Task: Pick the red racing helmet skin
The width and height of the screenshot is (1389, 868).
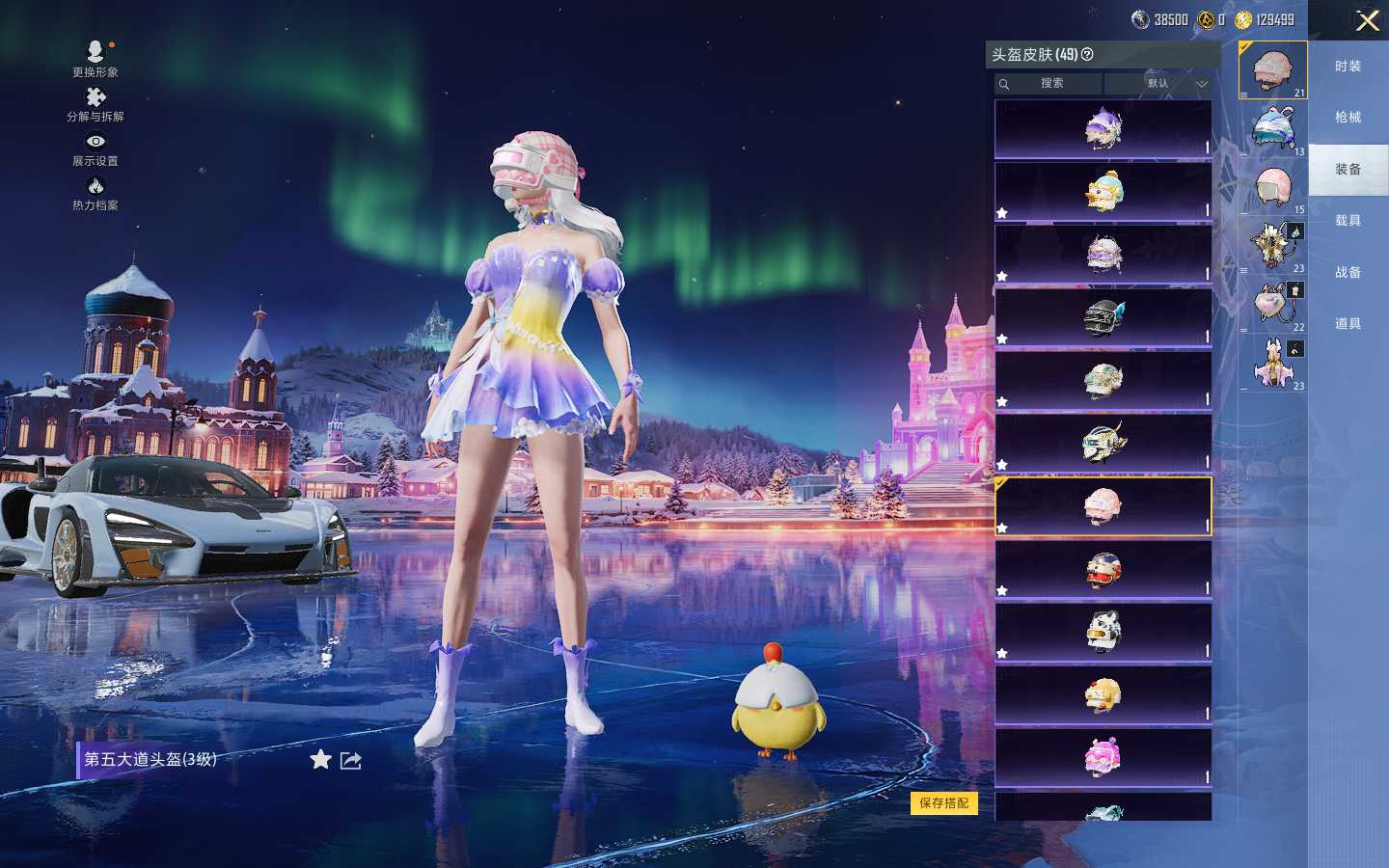Action: (1103, 570)
